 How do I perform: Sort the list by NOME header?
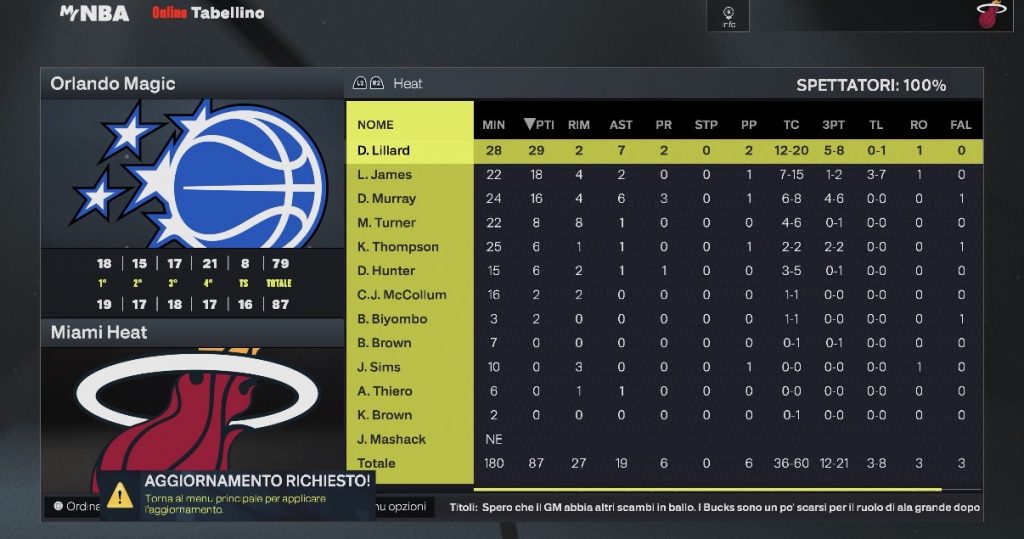375,125
